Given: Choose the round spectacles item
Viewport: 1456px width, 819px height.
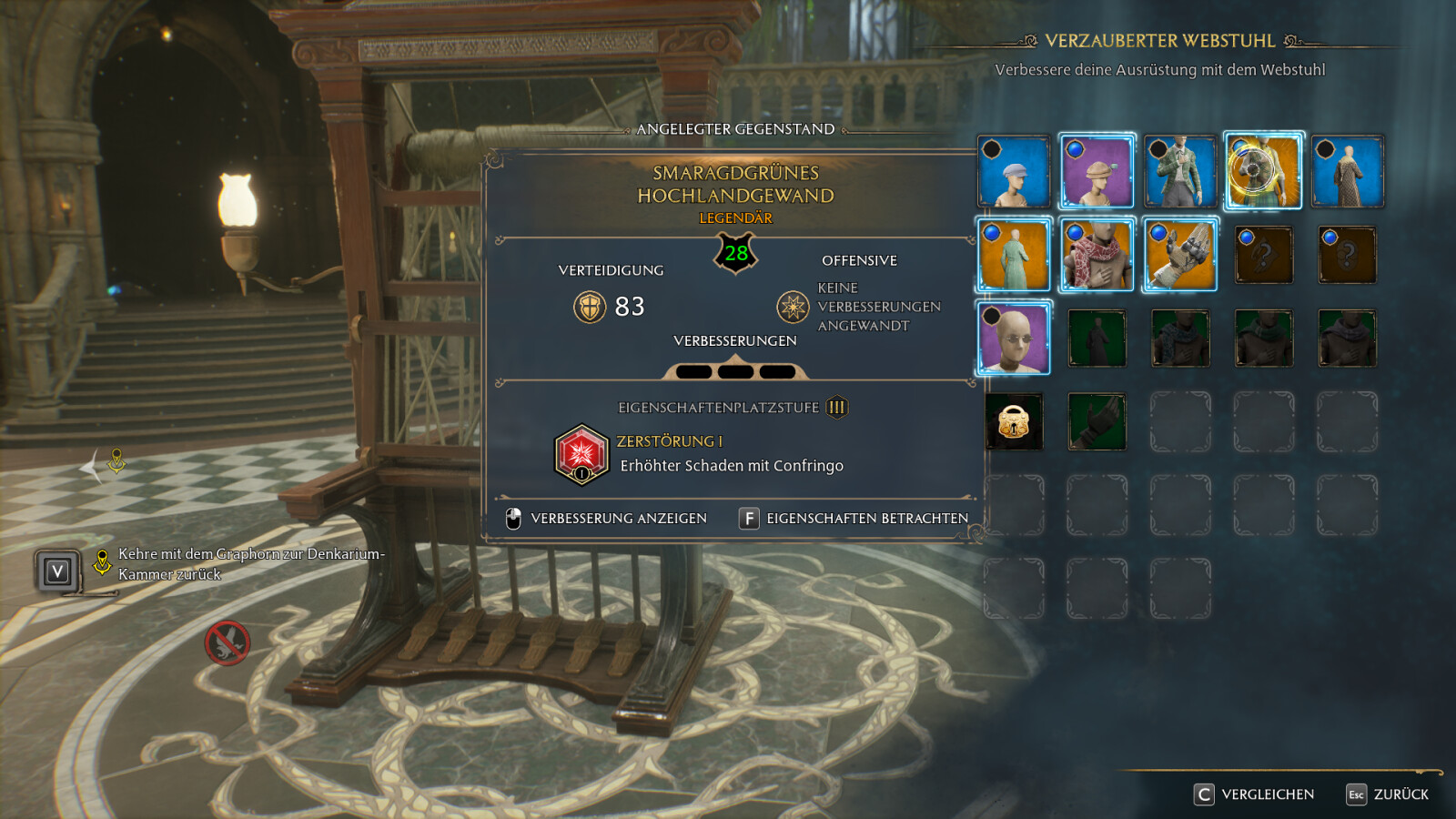Looking at the screenshot, I should pyautogui.click(x=1014, y=339).
